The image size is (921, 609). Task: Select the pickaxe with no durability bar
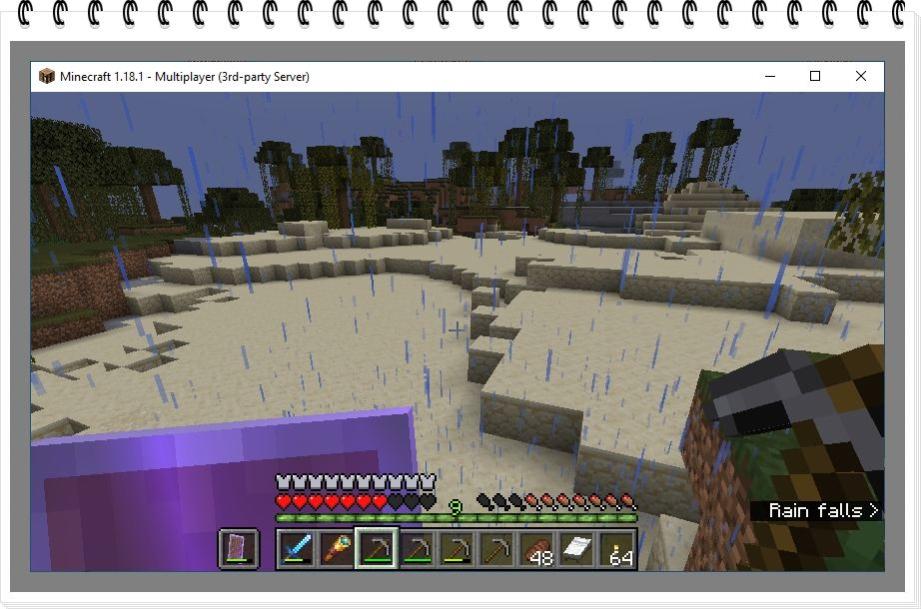point(498,549)
